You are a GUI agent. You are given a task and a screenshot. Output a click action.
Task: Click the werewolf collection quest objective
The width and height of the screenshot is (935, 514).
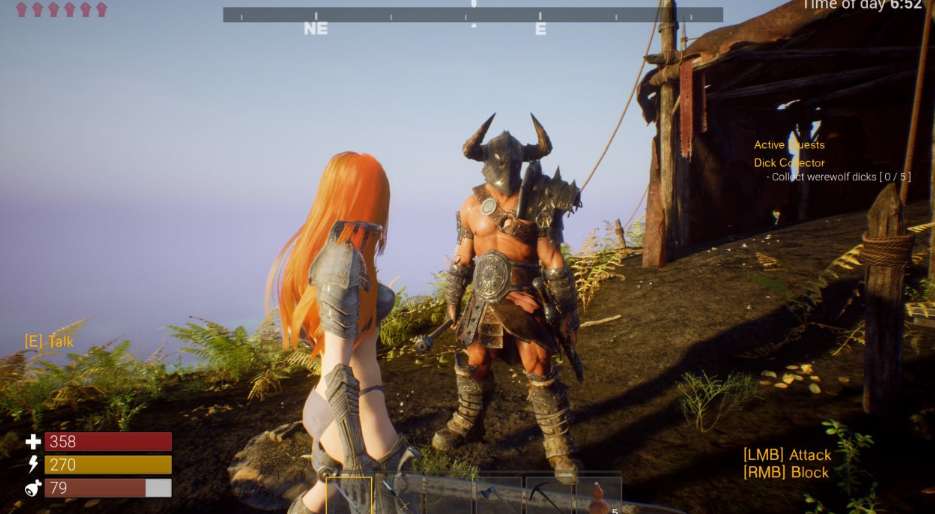click(x=840, y=177)
